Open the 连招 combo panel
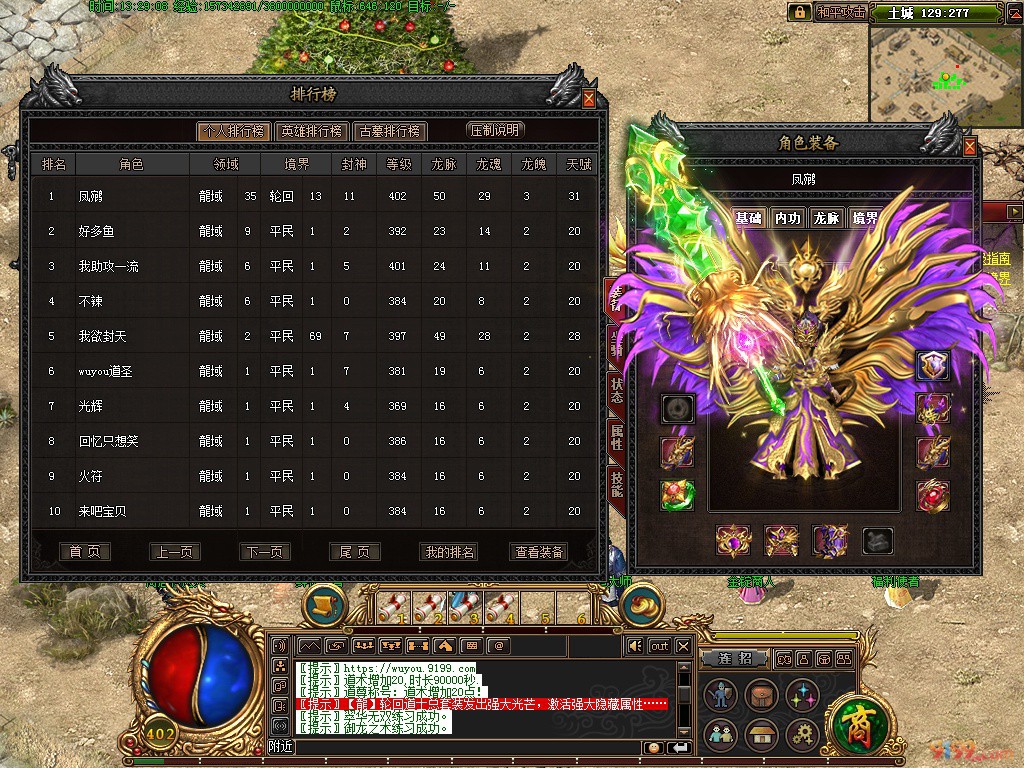1024x768 pixels. click(x=740, y=658)
